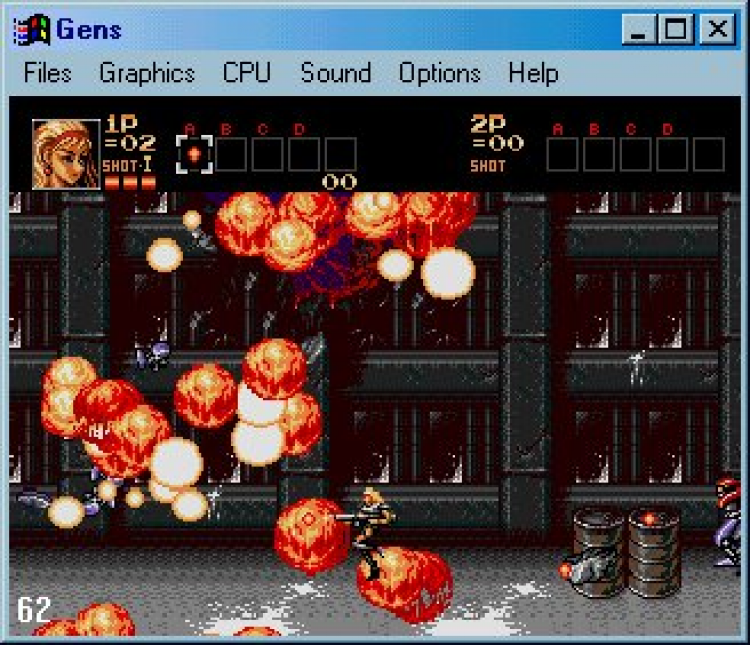The image size is (750, 645).
Task: Open the Options menu
Action: coord(439,74)
